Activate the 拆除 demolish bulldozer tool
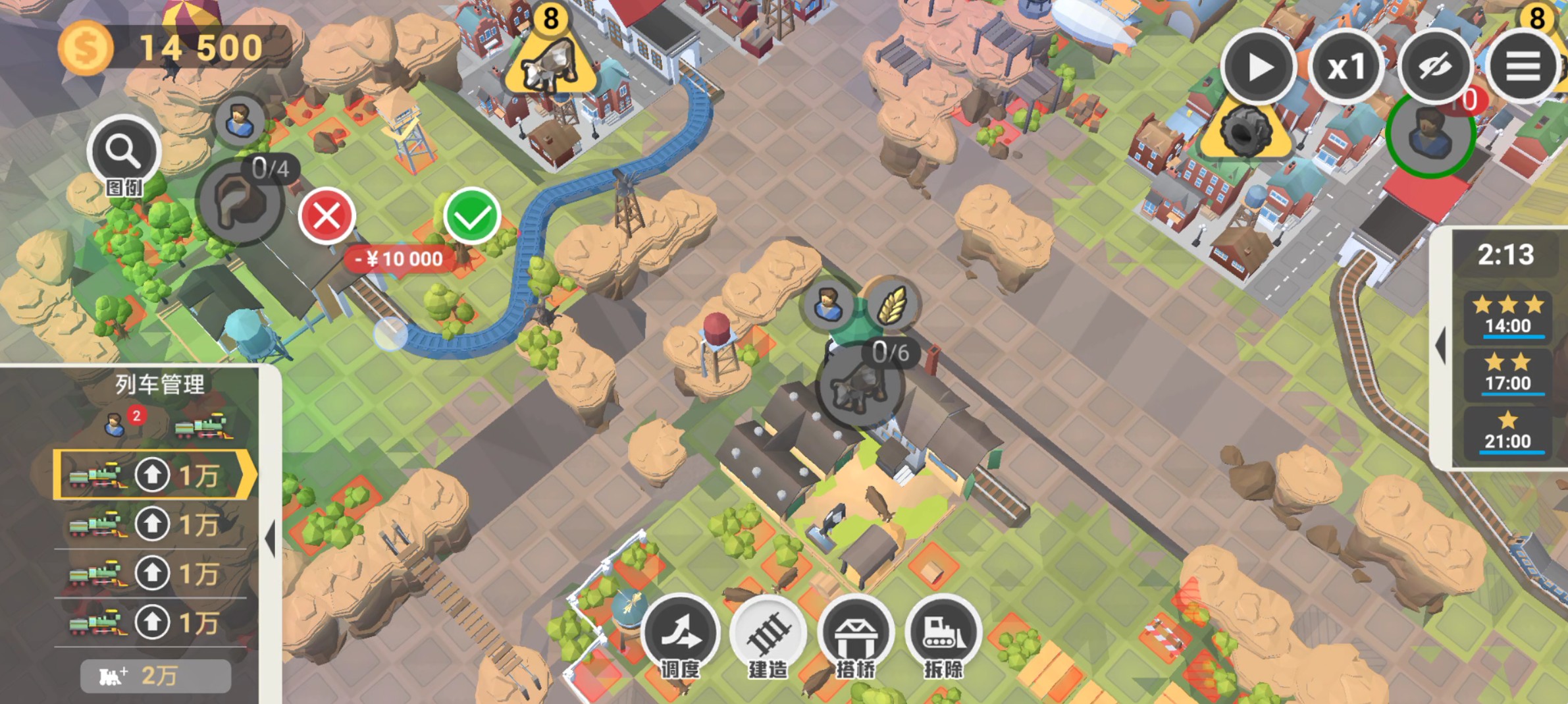 [x=943, y=635]
